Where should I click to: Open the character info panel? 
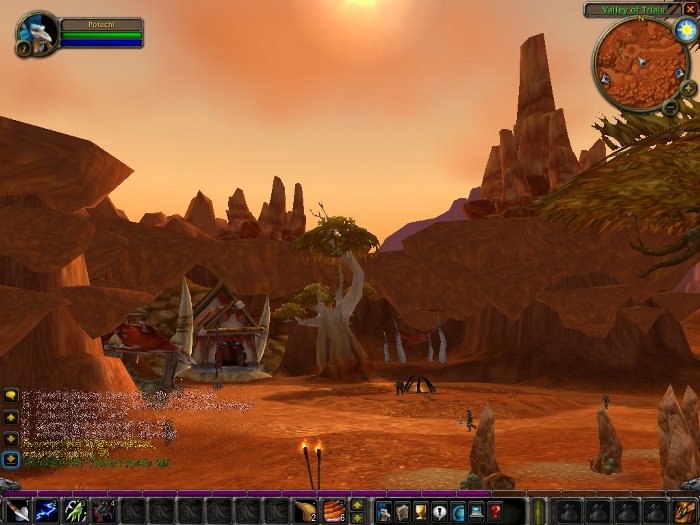[x=384, y=511]
